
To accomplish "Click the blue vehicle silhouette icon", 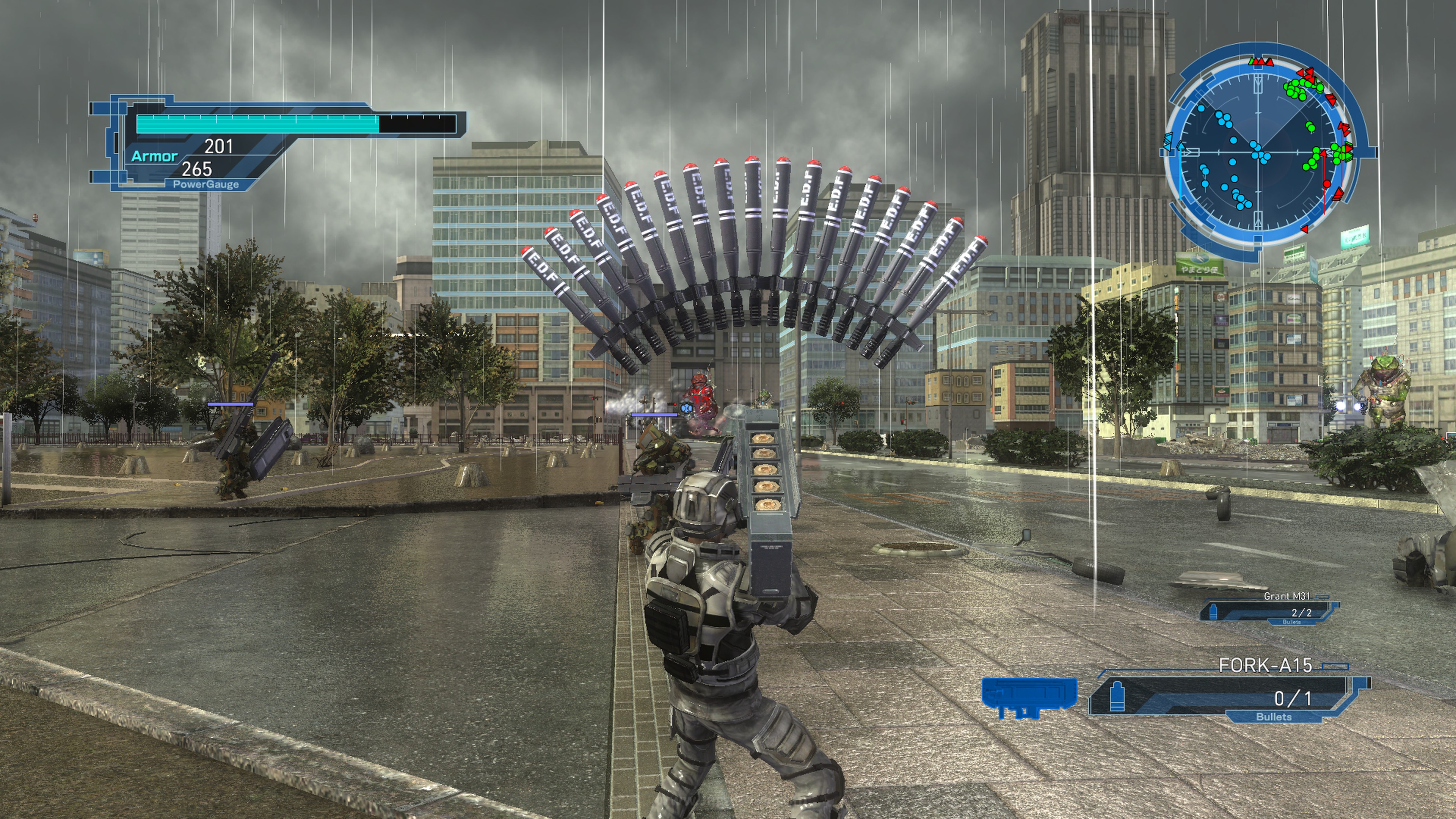I will (x=1029, y=697).
